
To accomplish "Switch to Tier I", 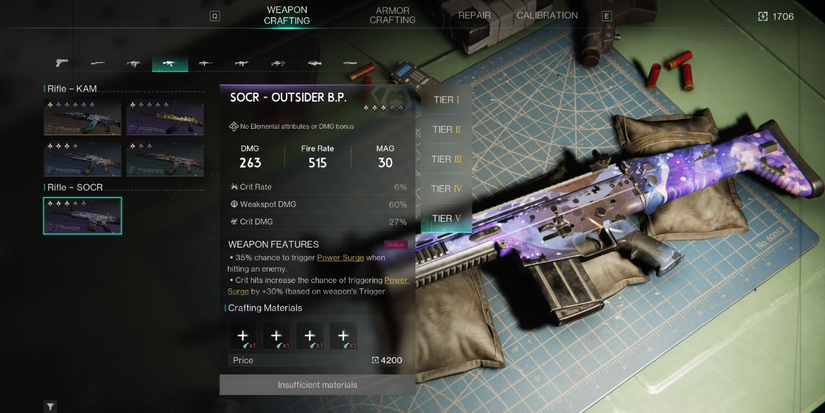I will point(445,100).
